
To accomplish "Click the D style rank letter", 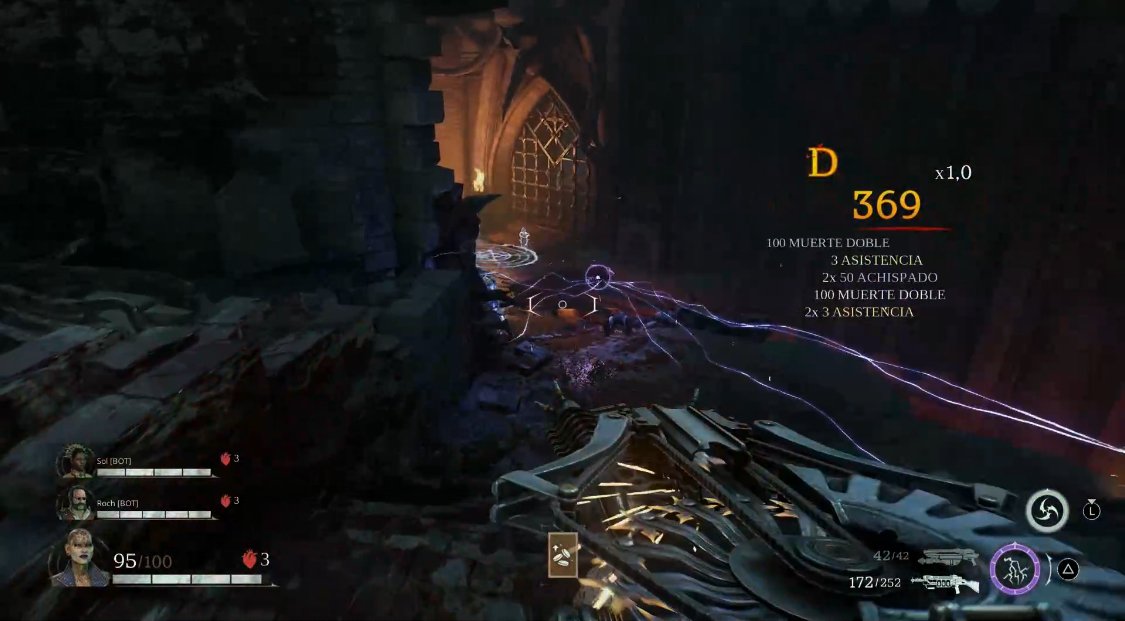I will (x=822, y=162).
